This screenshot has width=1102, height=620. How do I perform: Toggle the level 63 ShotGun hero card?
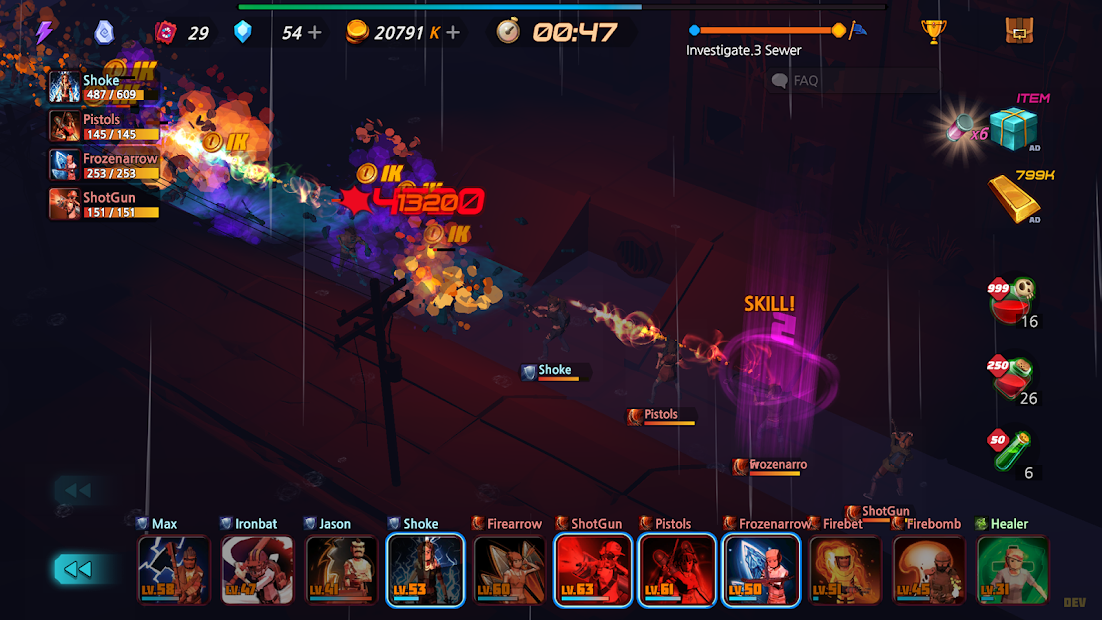pos(594,570)
